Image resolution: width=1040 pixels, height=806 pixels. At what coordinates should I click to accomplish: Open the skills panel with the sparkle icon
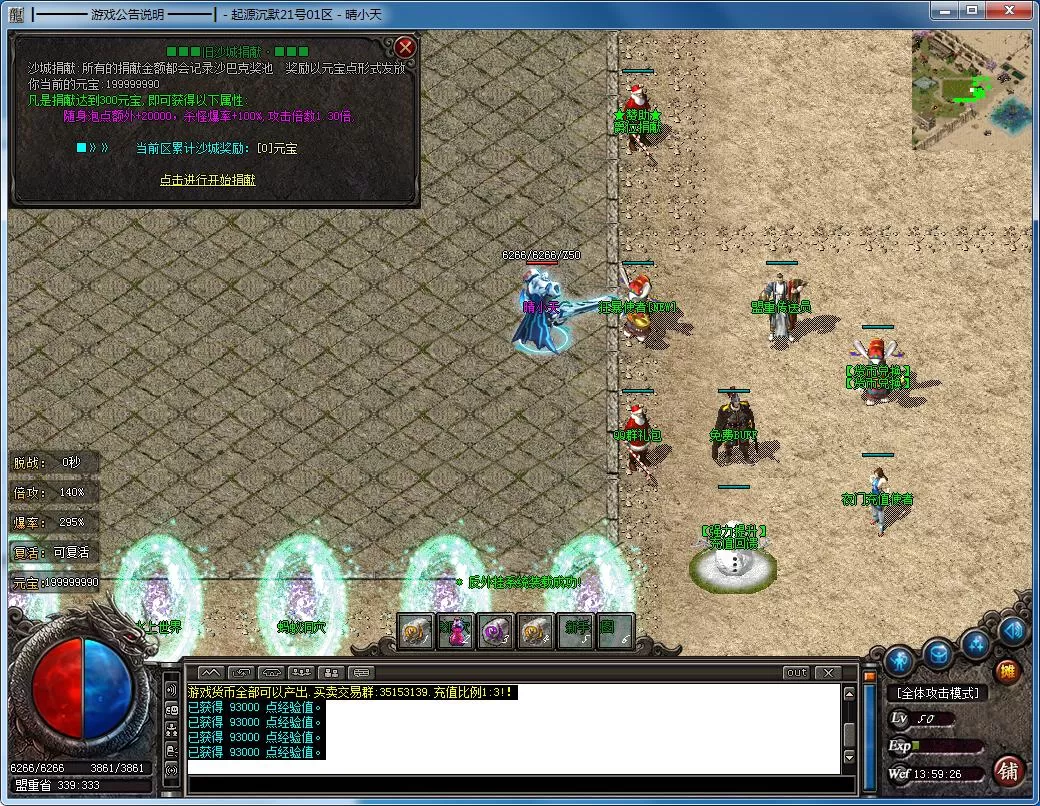[976, 645]
